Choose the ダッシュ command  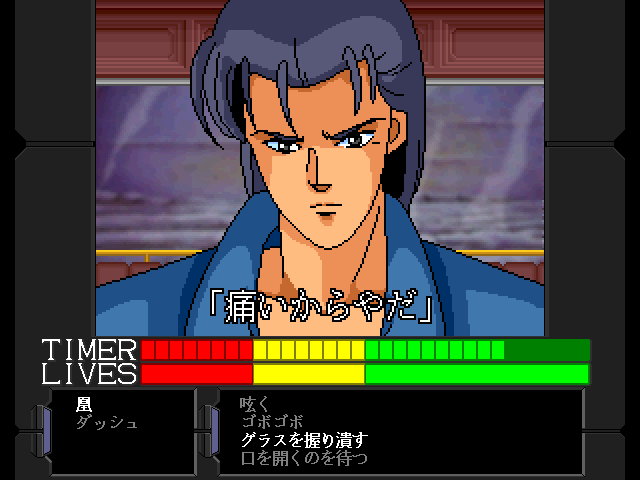(x=106, y=423)
